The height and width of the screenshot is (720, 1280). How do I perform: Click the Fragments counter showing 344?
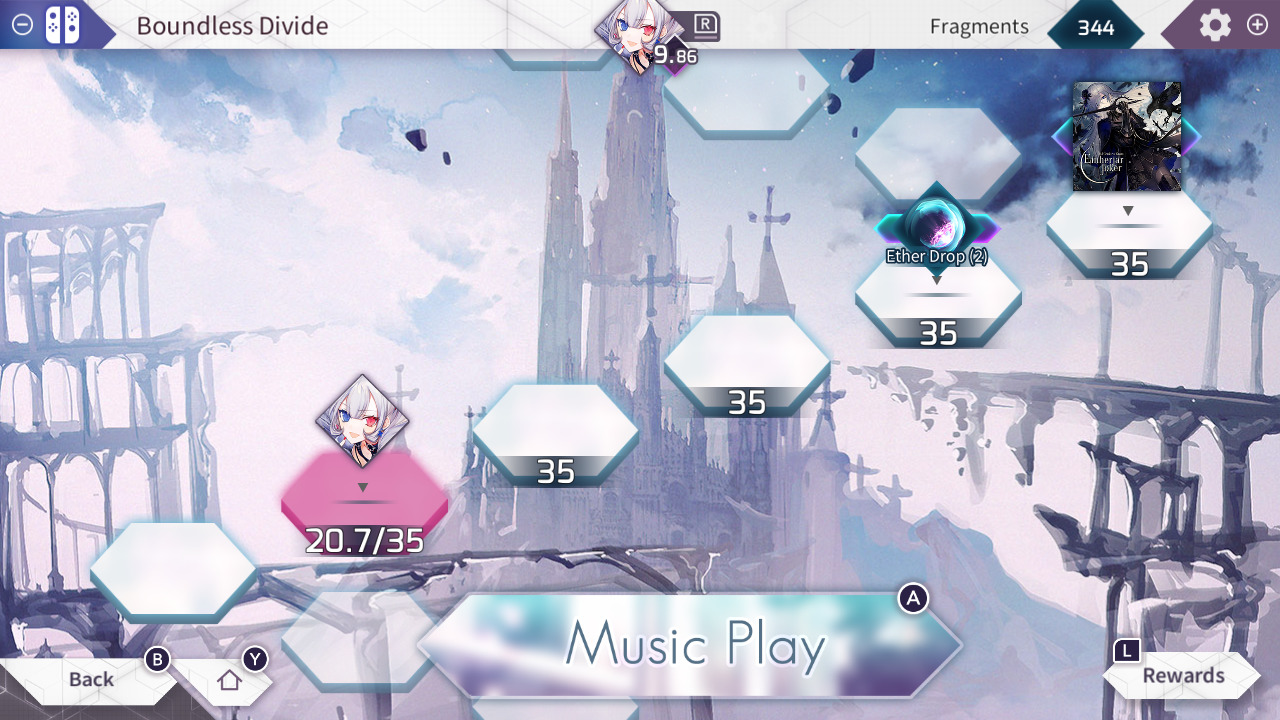pyautogui.click(x=1096, y=28)
